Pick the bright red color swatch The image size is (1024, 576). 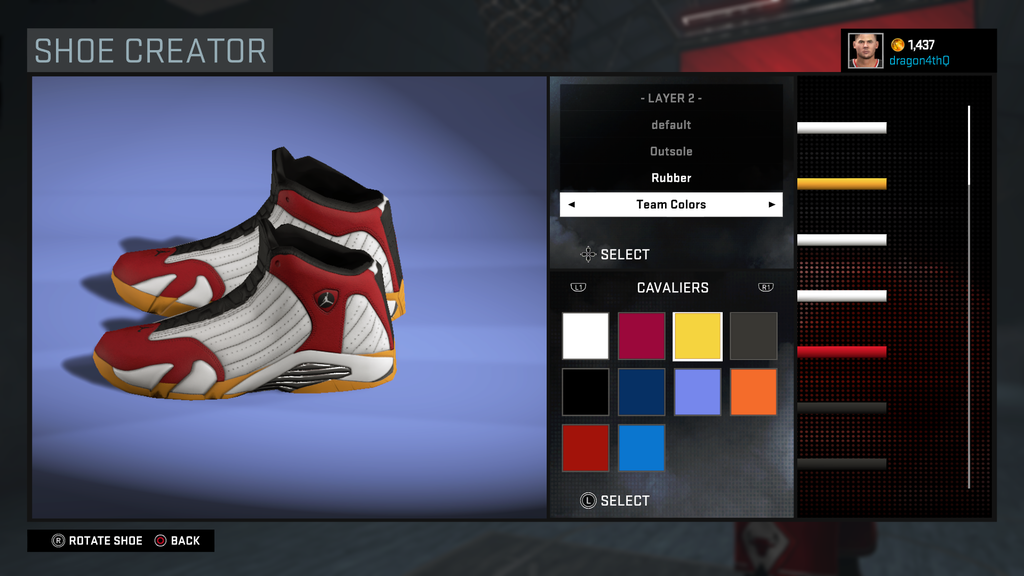(586, 448)
